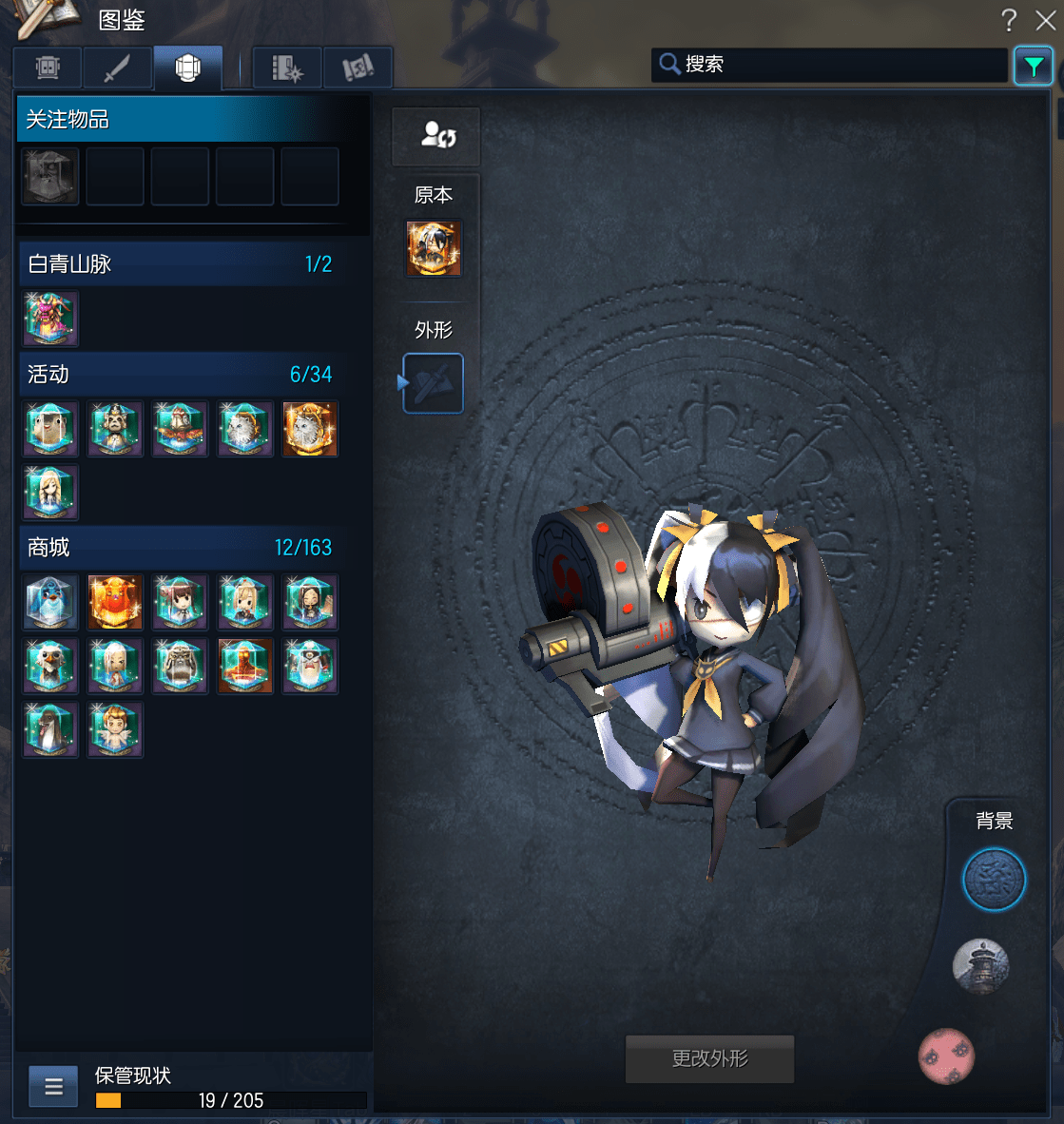1064x1124 pixels.
Task: Toggle the green funnel filter button
Action: click(x=1033, y=66)
